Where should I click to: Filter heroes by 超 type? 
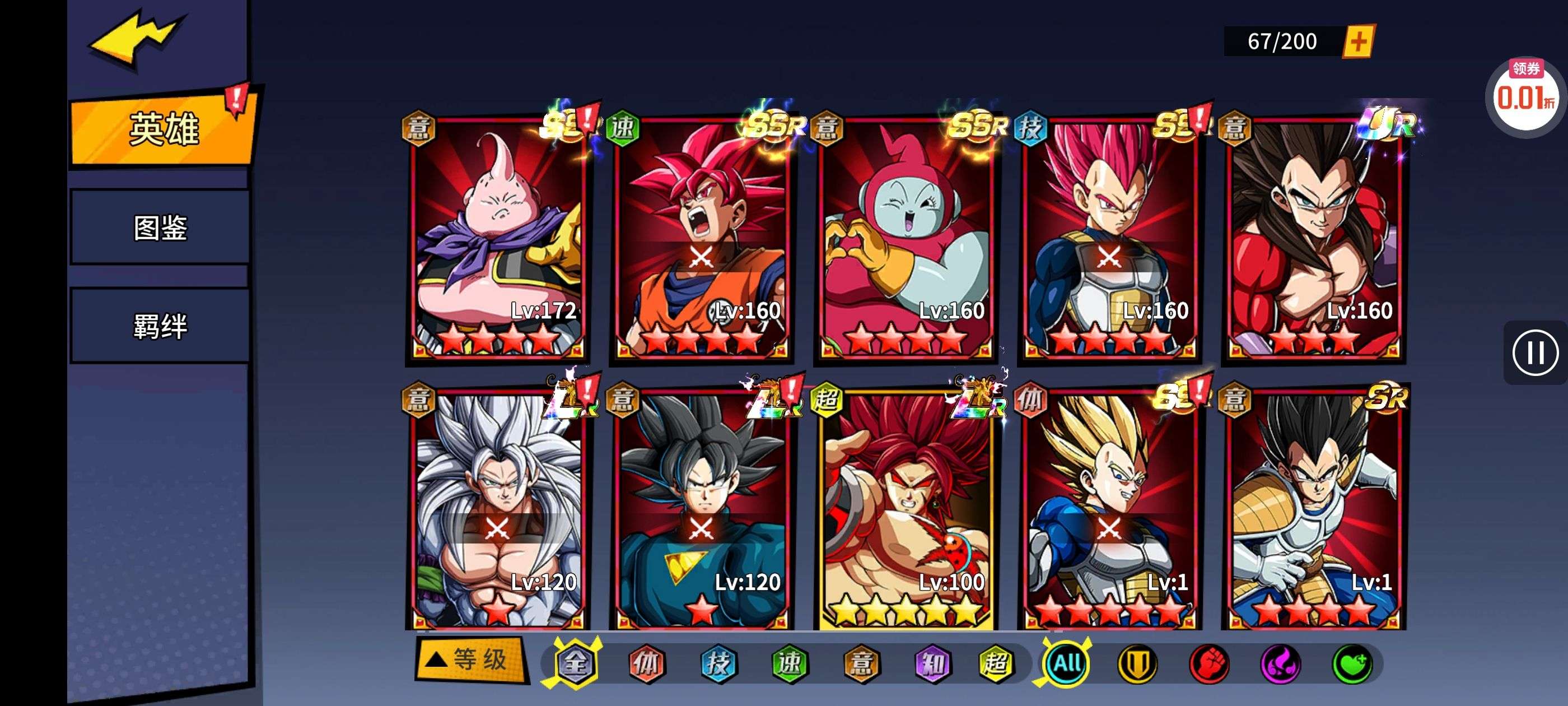(995, 663)
